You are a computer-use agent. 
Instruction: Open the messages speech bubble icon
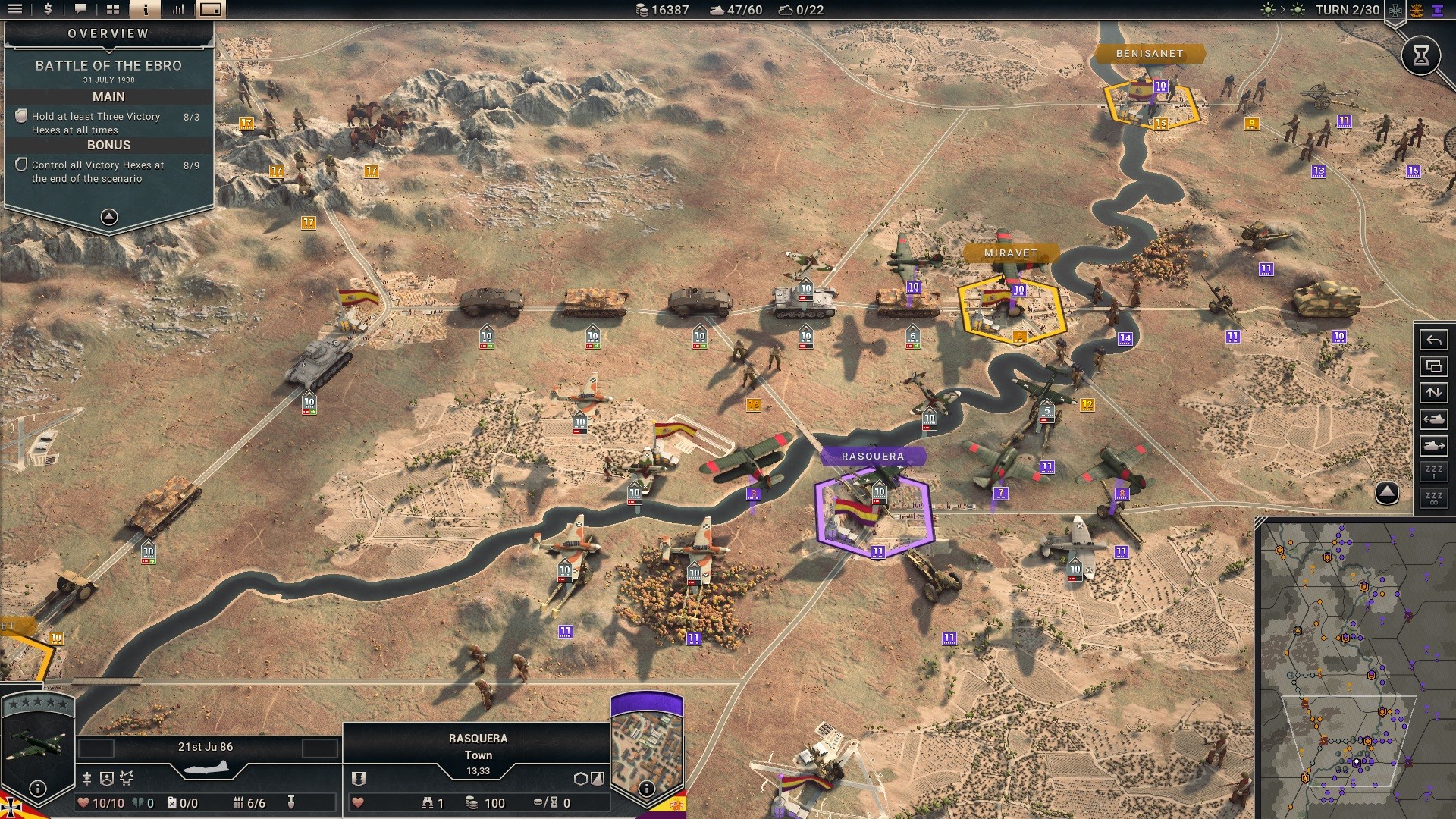[80, 10]
